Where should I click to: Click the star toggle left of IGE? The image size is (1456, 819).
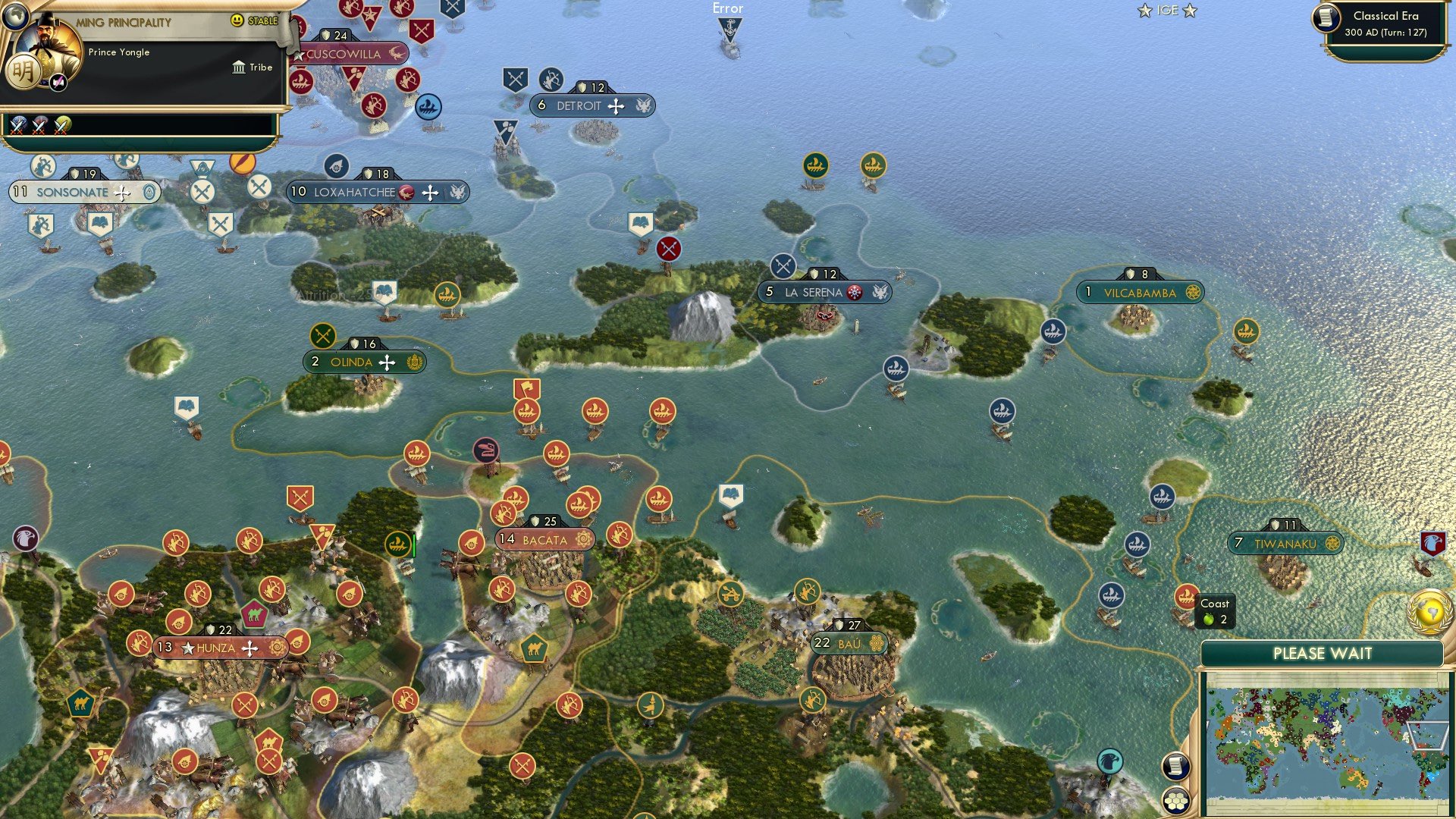tap(1144, 11)
